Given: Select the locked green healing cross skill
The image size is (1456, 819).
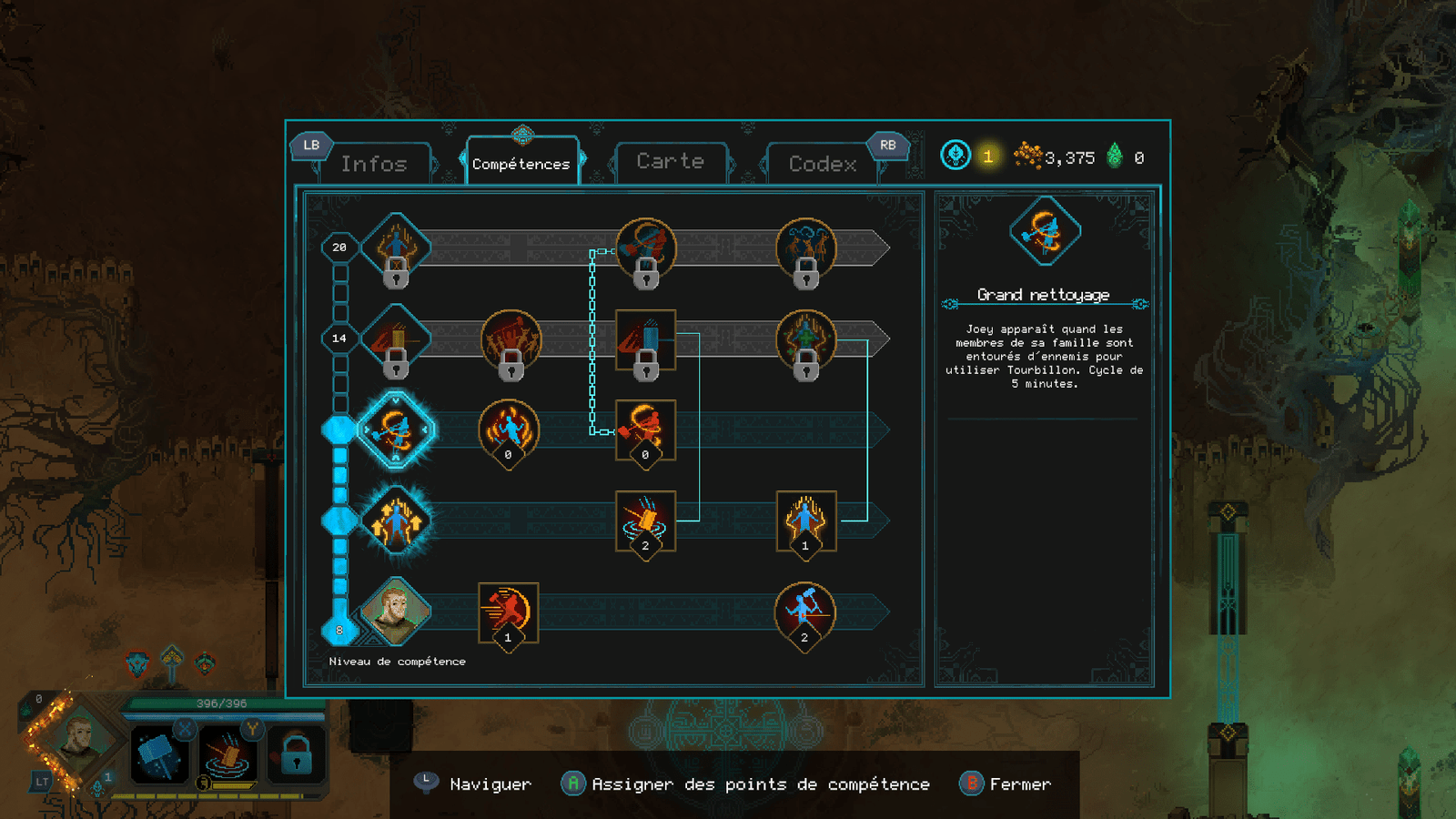Looking at the screenshot, I should pyautogui.click(x=805, y=339).
